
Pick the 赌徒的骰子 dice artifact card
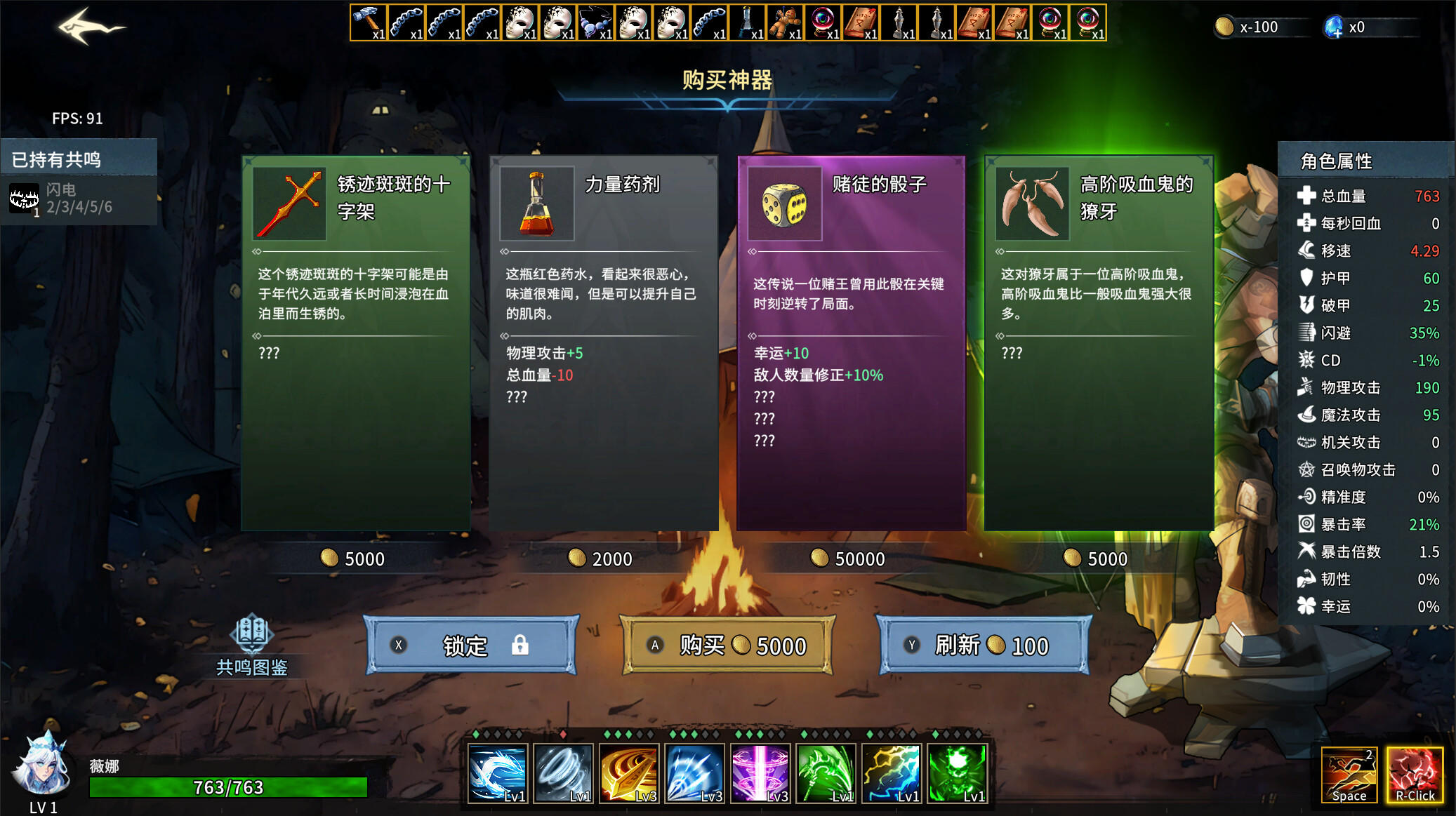pos(852,342)
